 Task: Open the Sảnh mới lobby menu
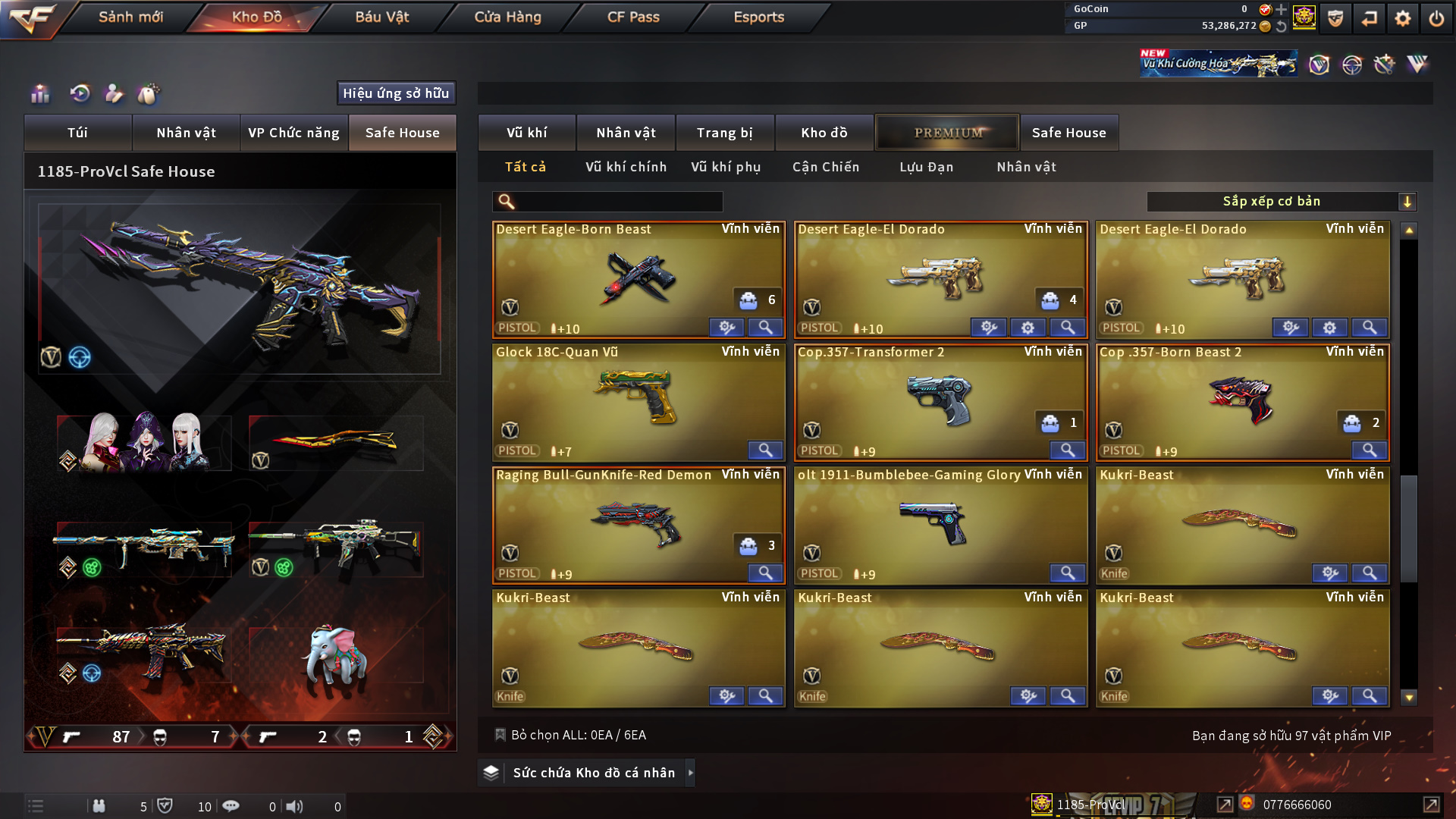pyautogui.click(x=130, y=17)
